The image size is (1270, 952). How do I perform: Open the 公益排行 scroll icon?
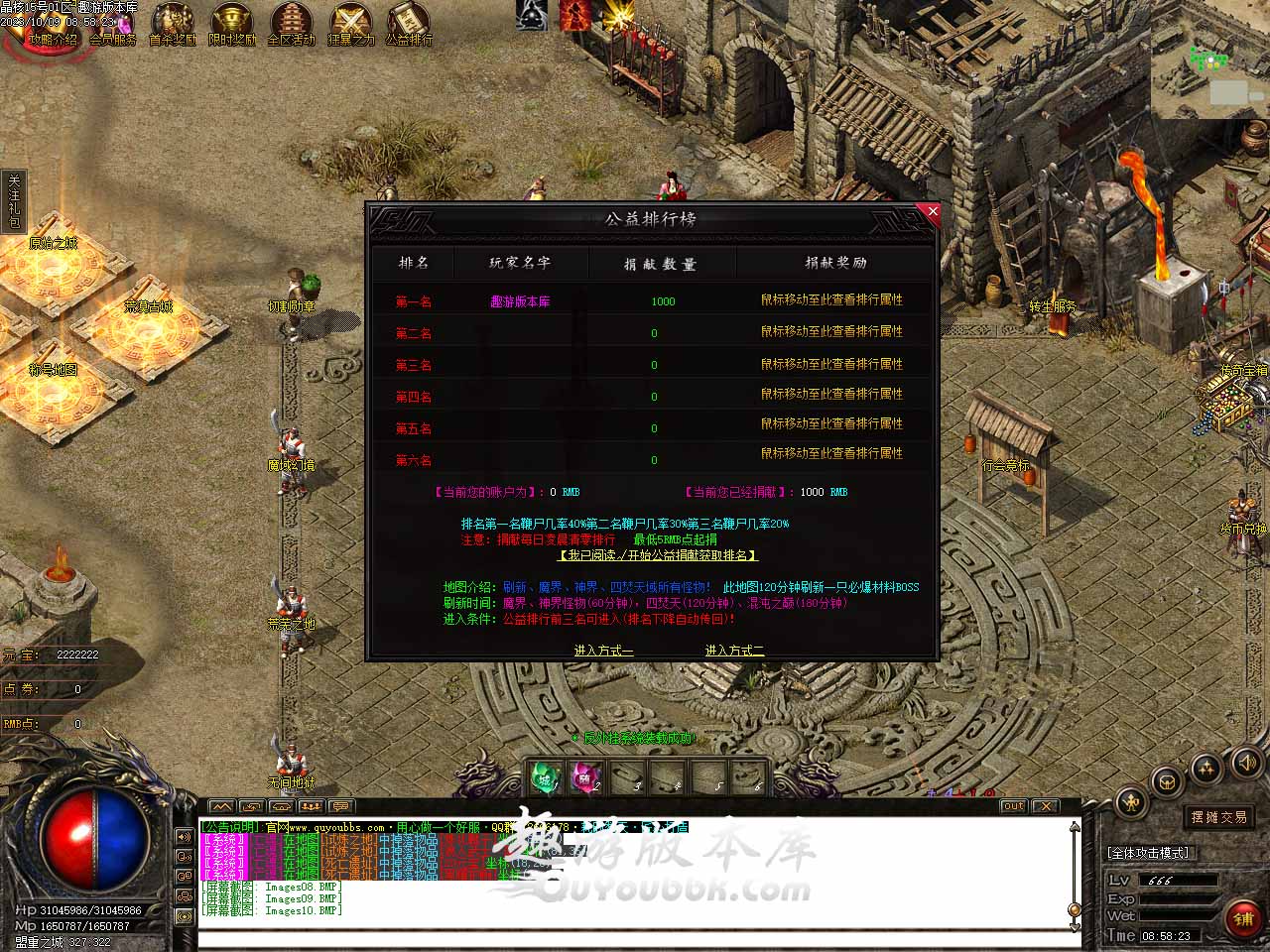[409, 25]
